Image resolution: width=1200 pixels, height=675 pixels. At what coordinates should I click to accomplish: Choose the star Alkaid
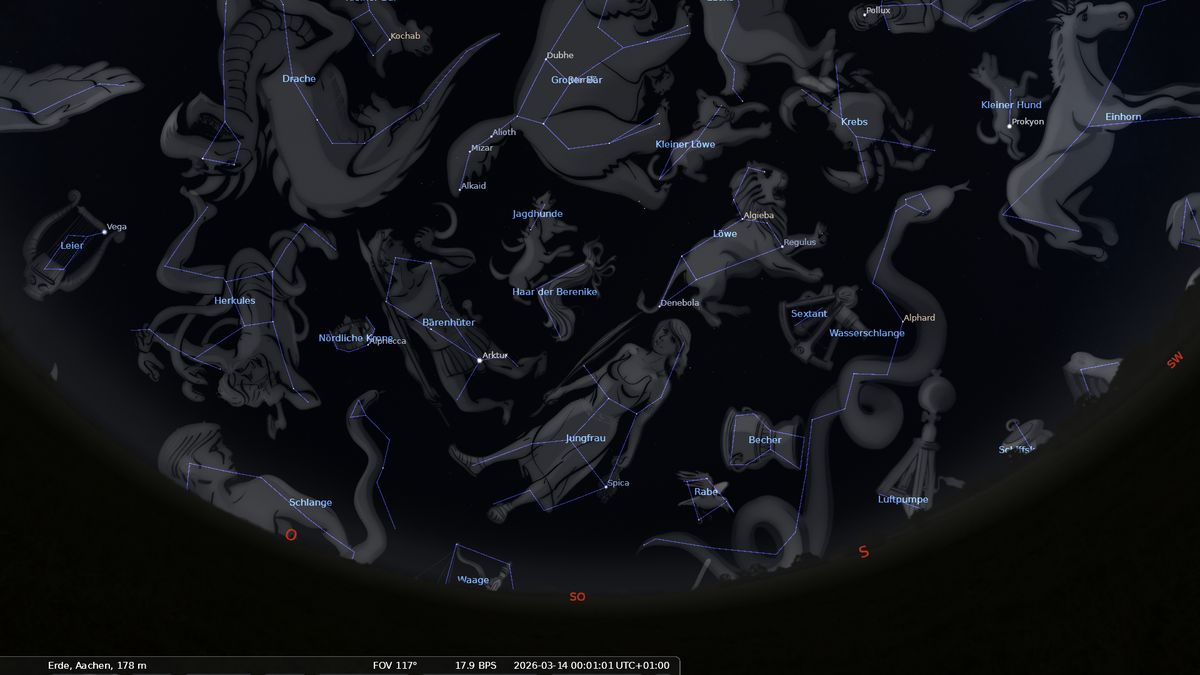460,188
